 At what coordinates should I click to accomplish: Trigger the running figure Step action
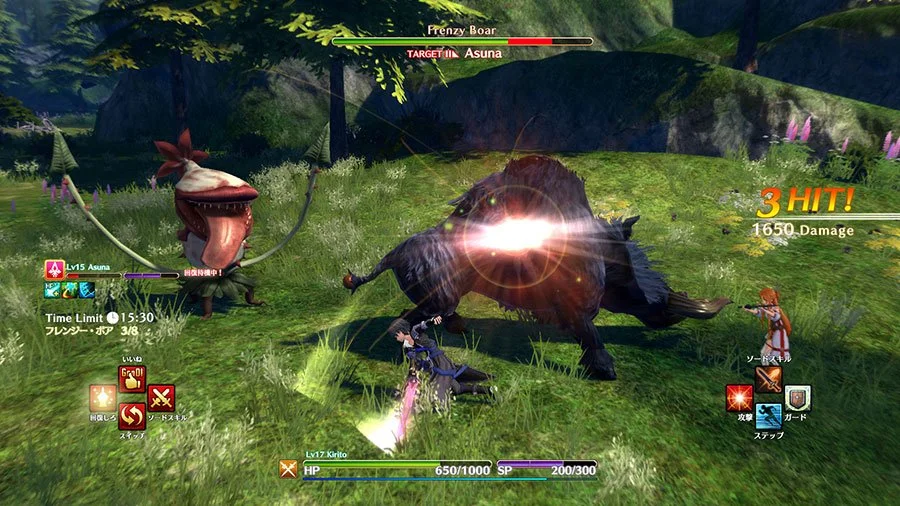click(x=768, y=417)
